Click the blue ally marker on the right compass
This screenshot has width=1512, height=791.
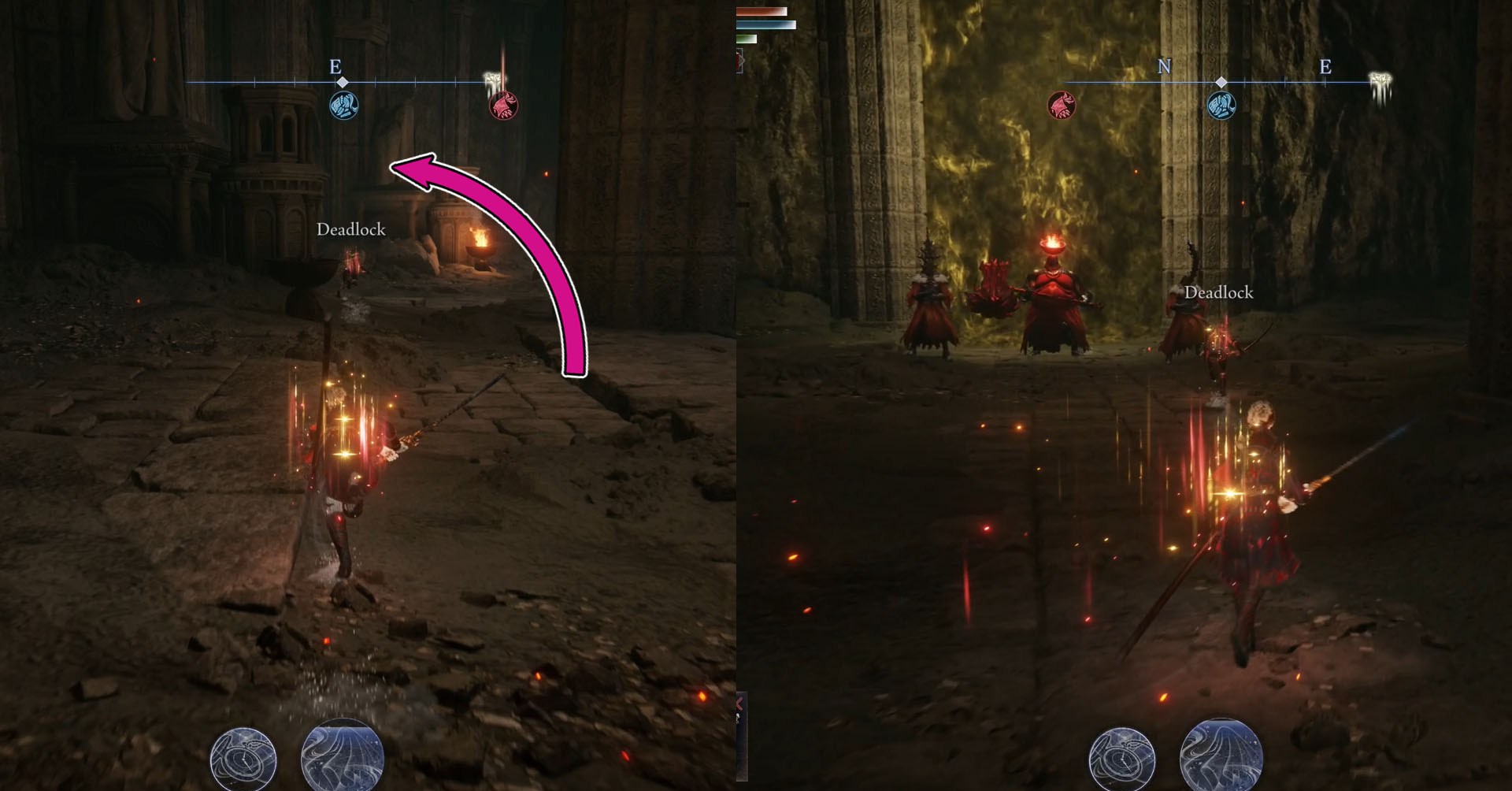click(1223, 103)
